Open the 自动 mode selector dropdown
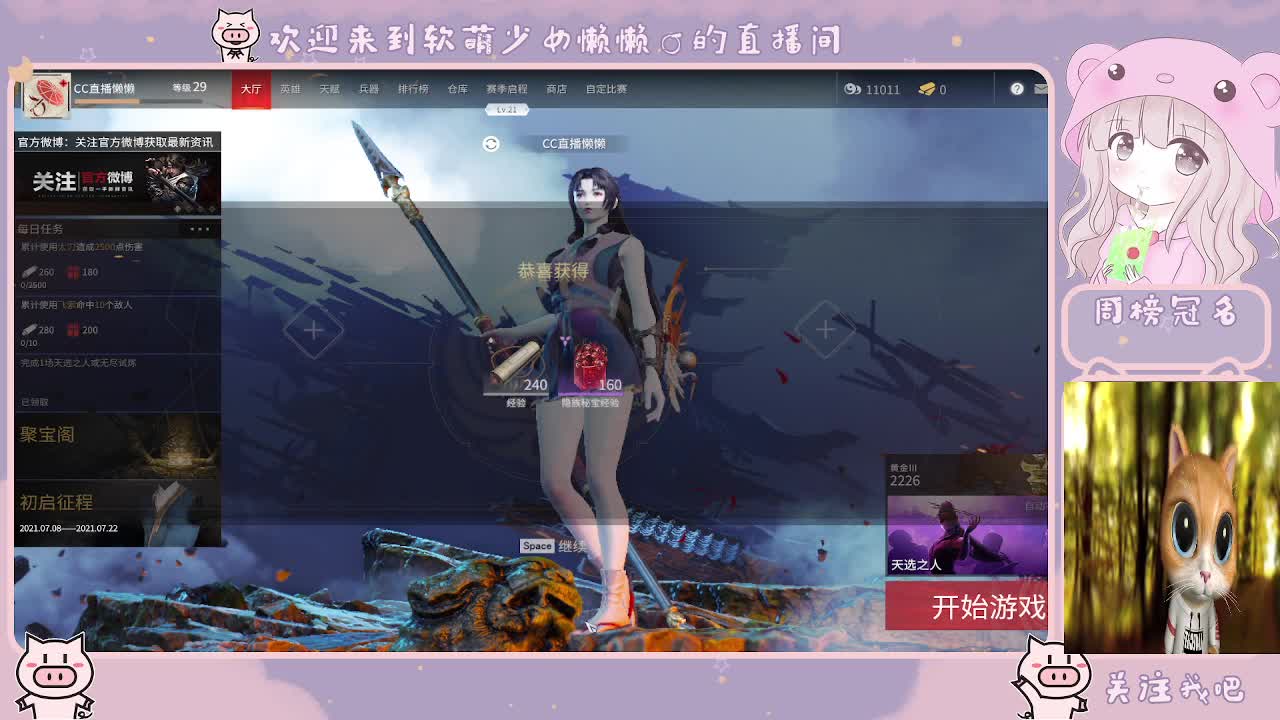This screenshot has width=1280, height=720. coord(1033,505)
